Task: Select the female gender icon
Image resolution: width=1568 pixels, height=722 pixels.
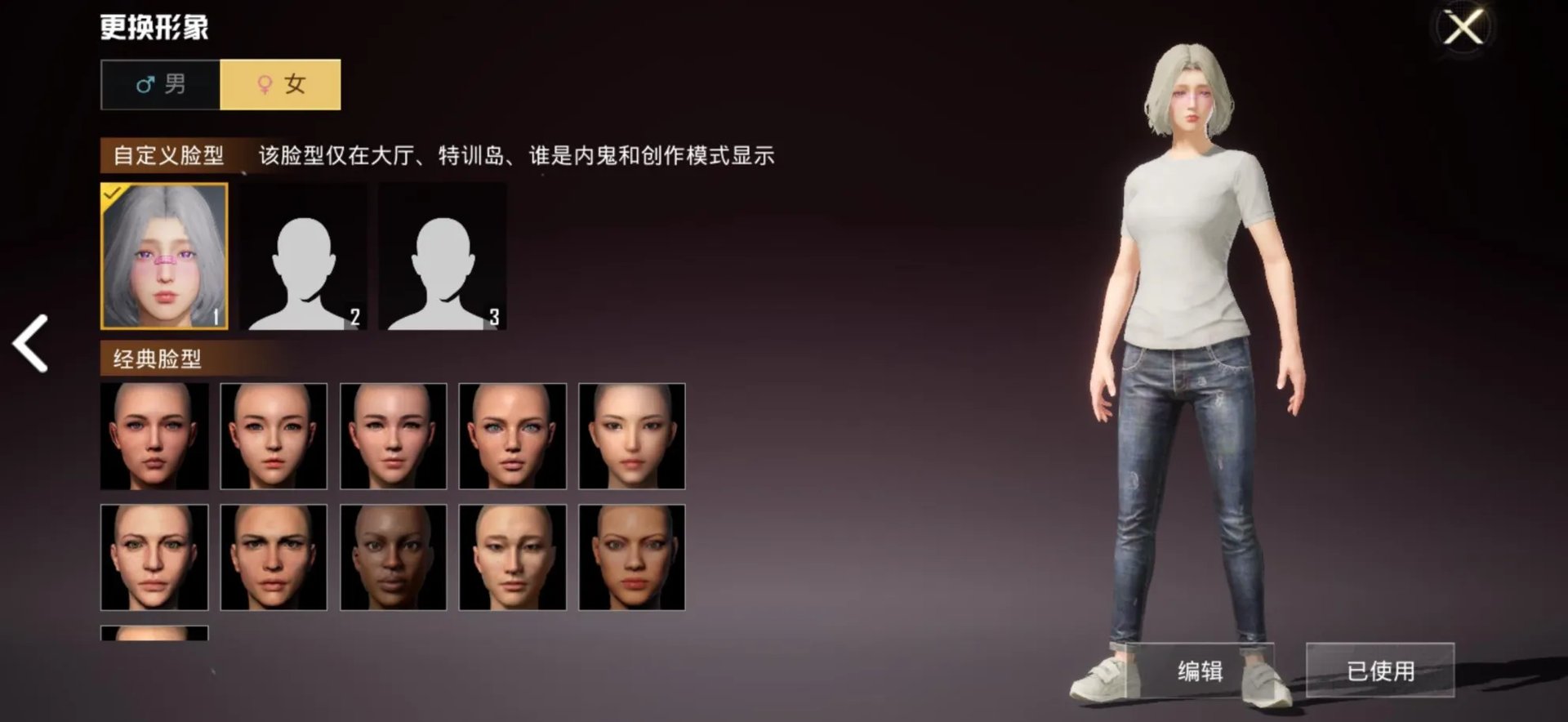Action: tap(264, 84)
